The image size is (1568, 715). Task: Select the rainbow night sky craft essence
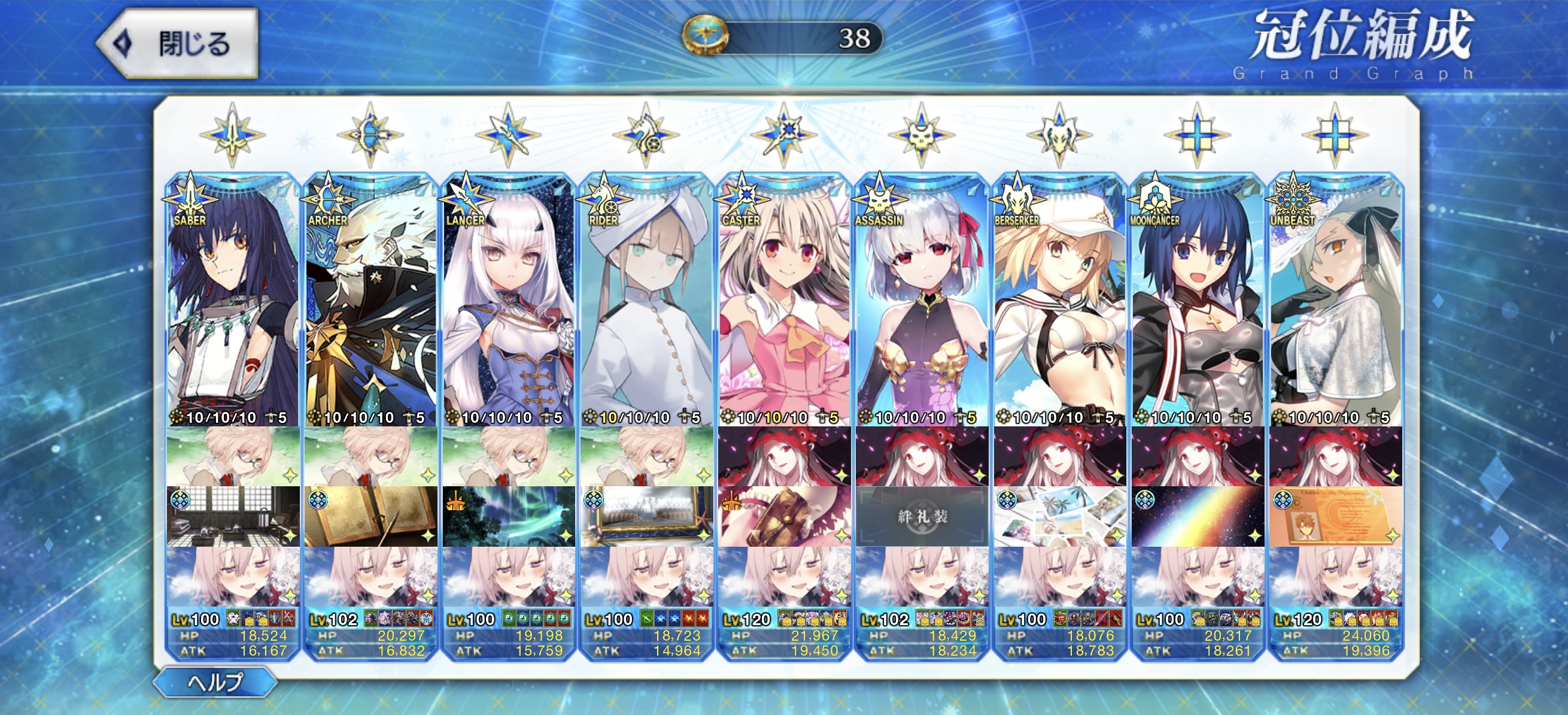[1198, 516]
